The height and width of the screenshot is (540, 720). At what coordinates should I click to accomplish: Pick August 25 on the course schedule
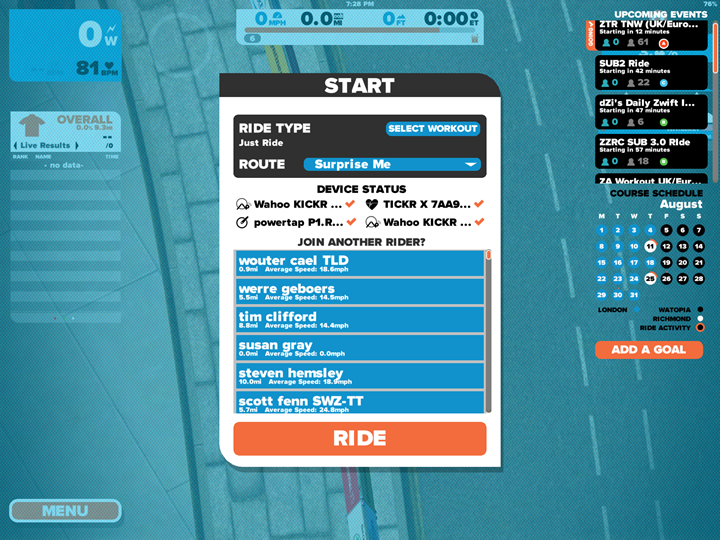(x=650, y=278)
